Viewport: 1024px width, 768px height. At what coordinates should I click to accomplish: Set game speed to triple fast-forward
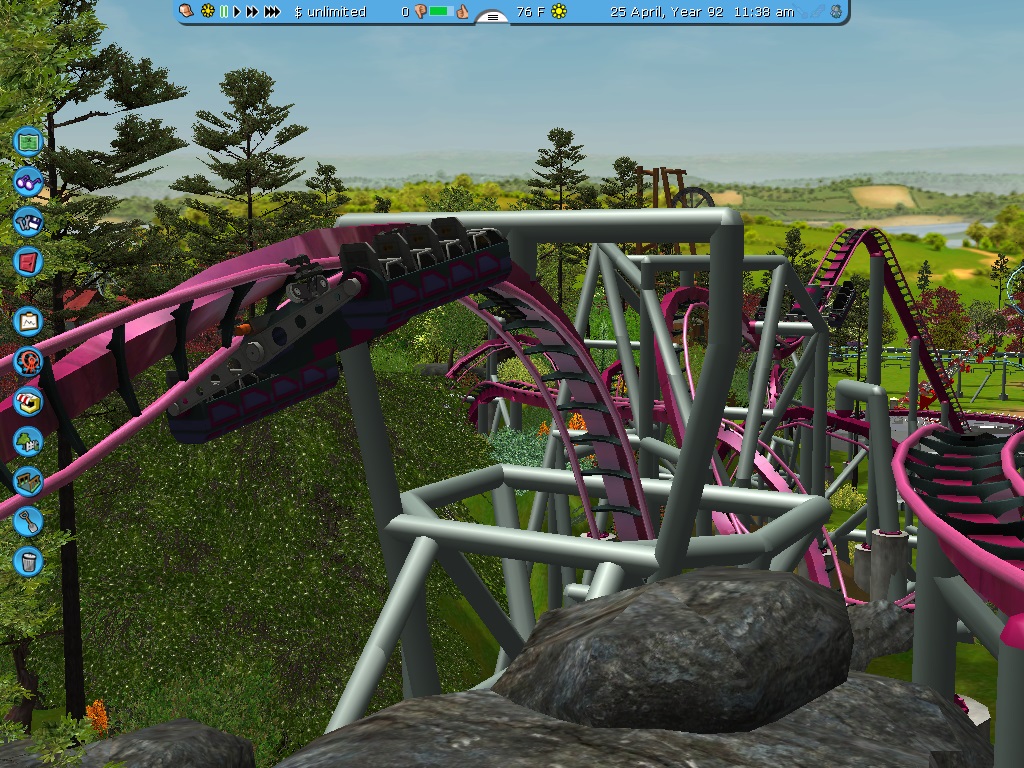coord(272,12)
